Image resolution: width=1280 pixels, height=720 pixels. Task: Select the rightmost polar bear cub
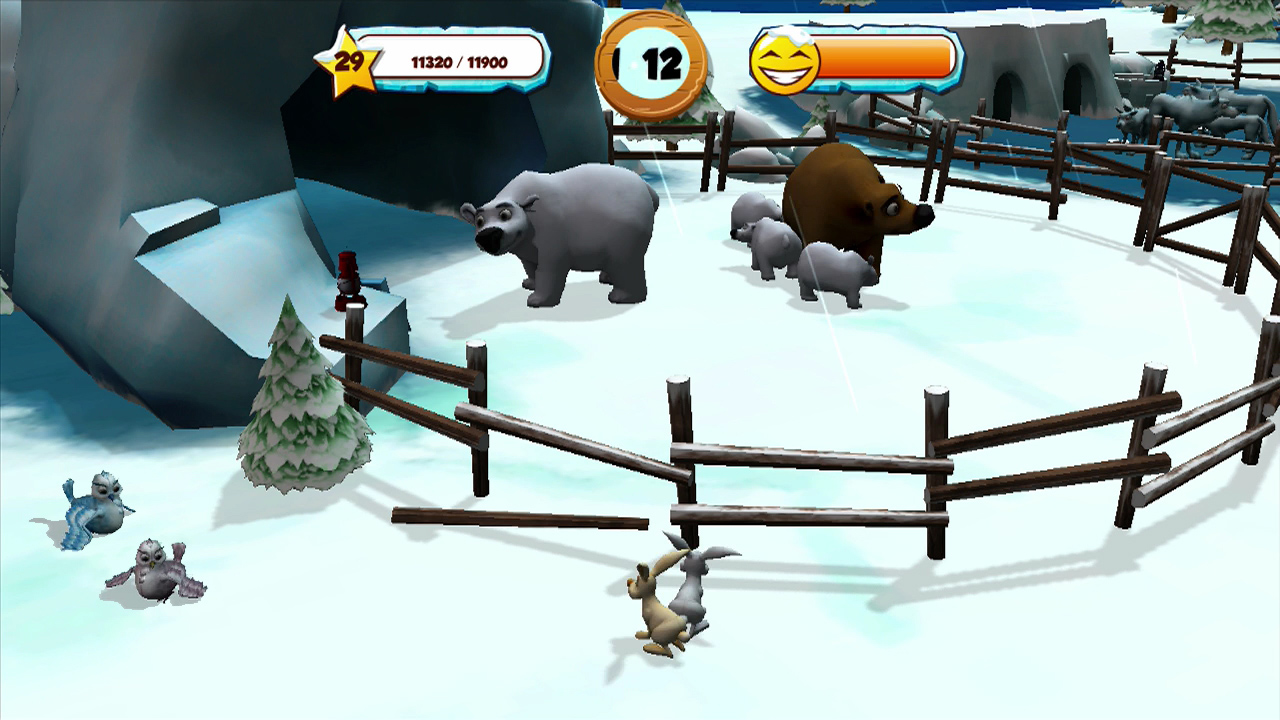click(x=837, y=268)
